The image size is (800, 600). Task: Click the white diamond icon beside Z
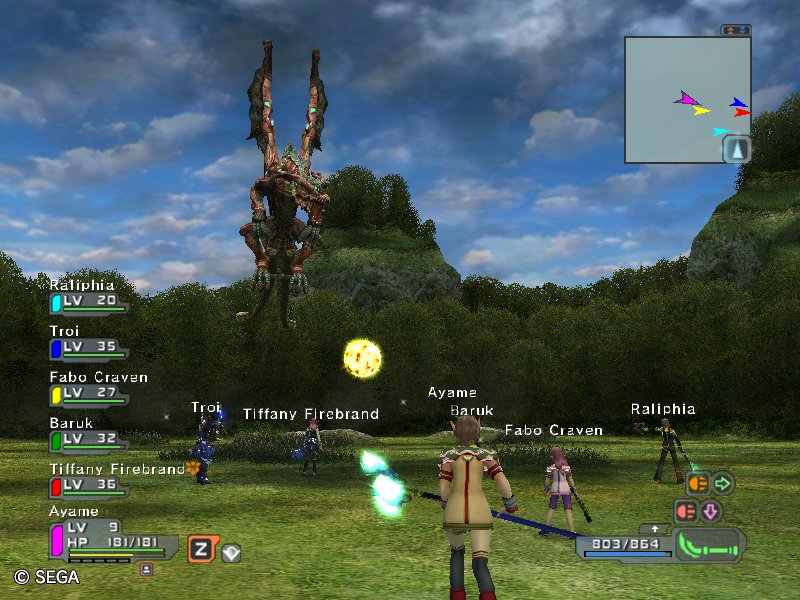[230, 551]
